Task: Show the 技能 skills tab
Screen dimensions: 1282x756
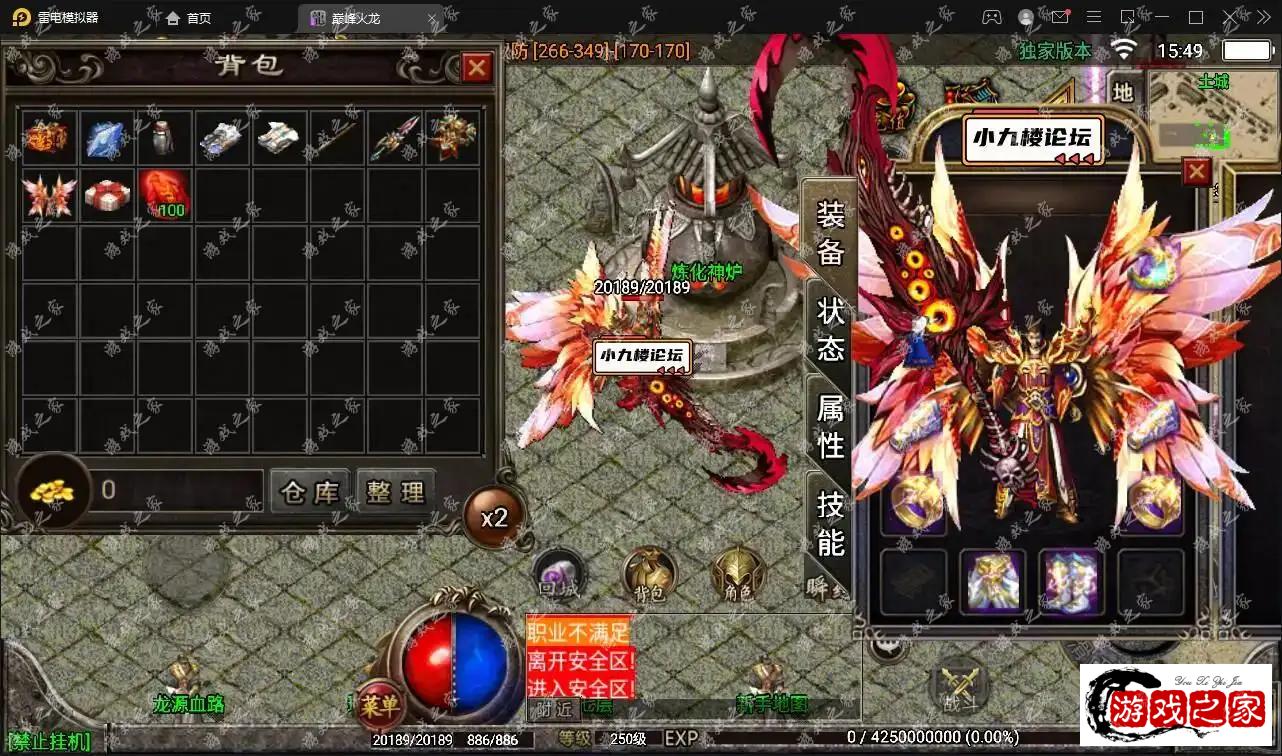Action: point(831,523)
